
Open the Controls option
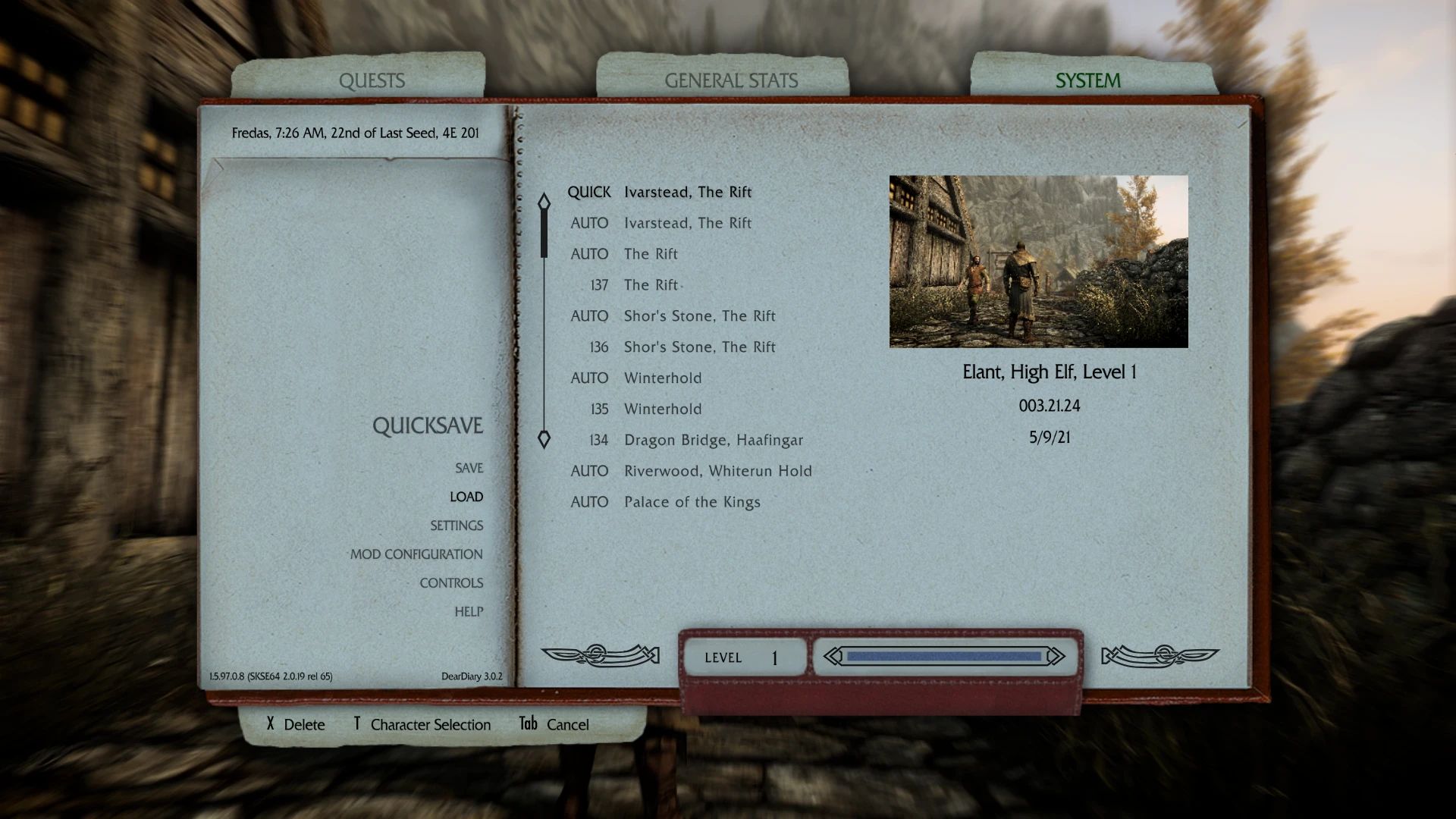coord(452,582)
